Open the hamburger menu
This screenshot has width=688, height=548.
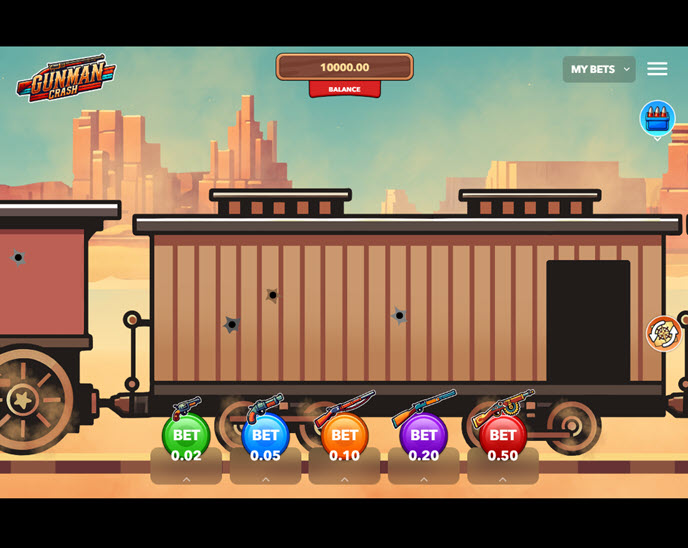click(657, 69)
